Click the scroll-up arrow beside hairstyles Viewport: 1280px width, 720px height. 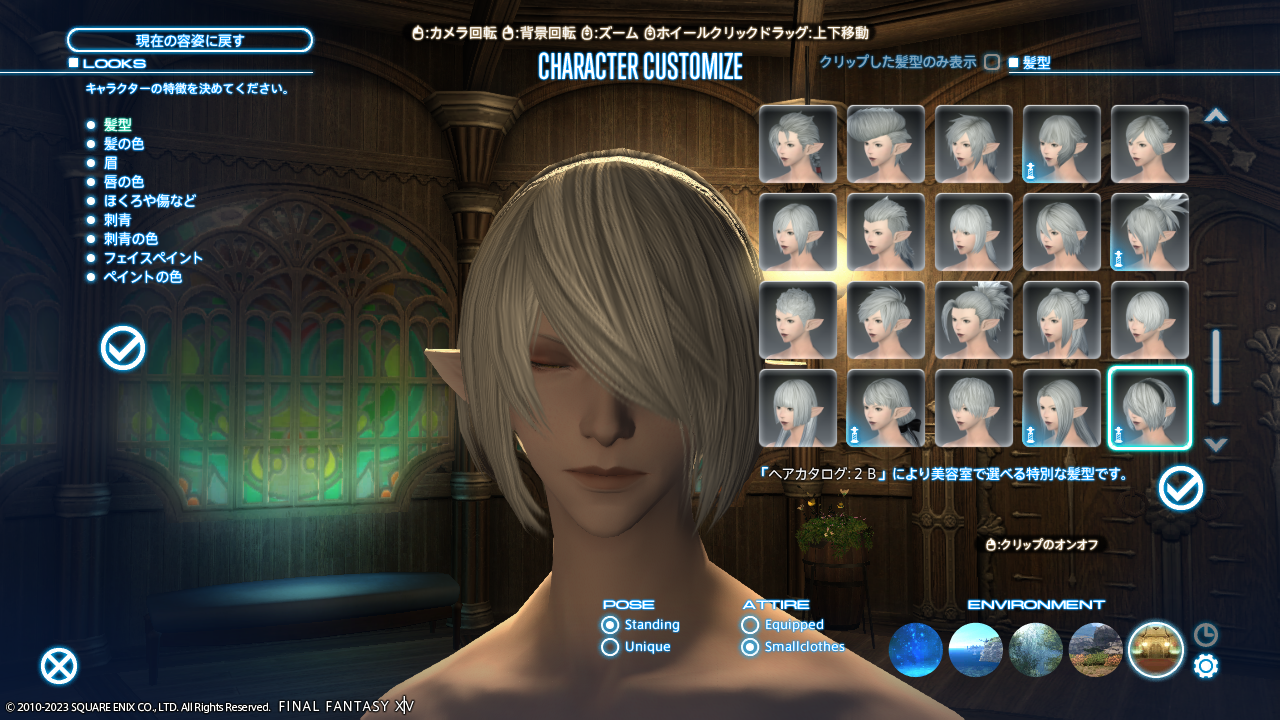pos(1216,115)
